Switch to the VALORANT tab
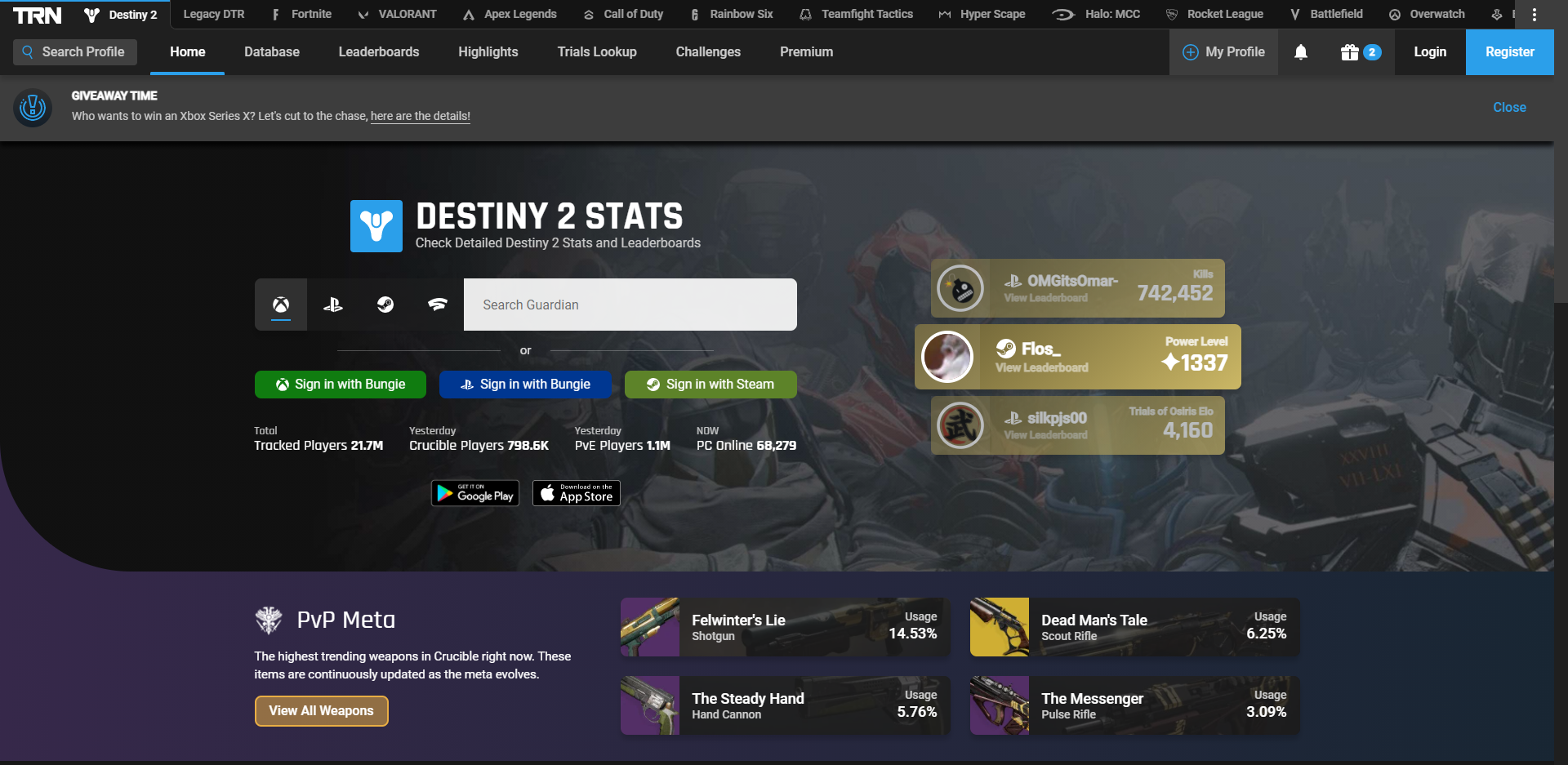Viewport: 1568px width, 765px height. point(396,14)
